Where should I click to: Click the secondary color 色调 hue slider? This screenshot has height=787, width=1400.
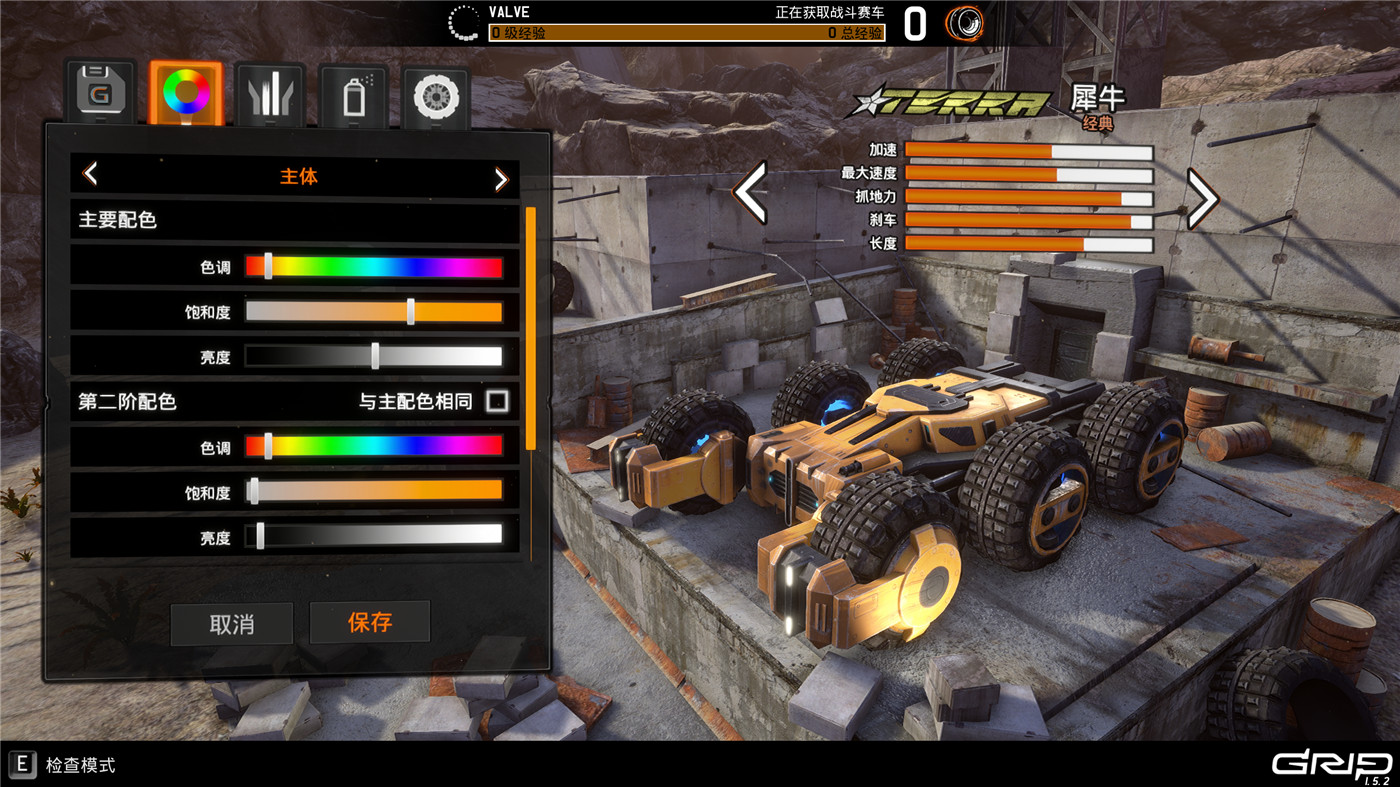(373, 446)
